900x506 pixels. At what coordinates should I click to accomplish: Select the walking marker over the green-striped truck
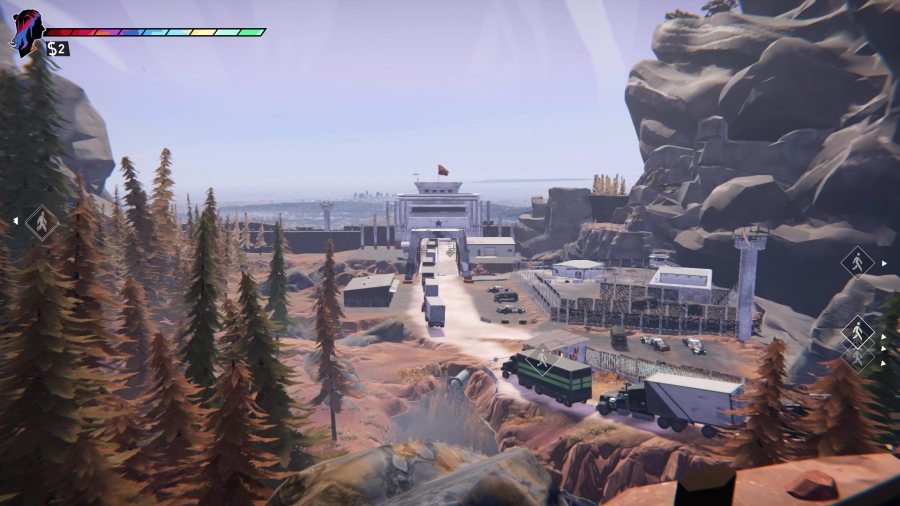(x=542, y=359)
